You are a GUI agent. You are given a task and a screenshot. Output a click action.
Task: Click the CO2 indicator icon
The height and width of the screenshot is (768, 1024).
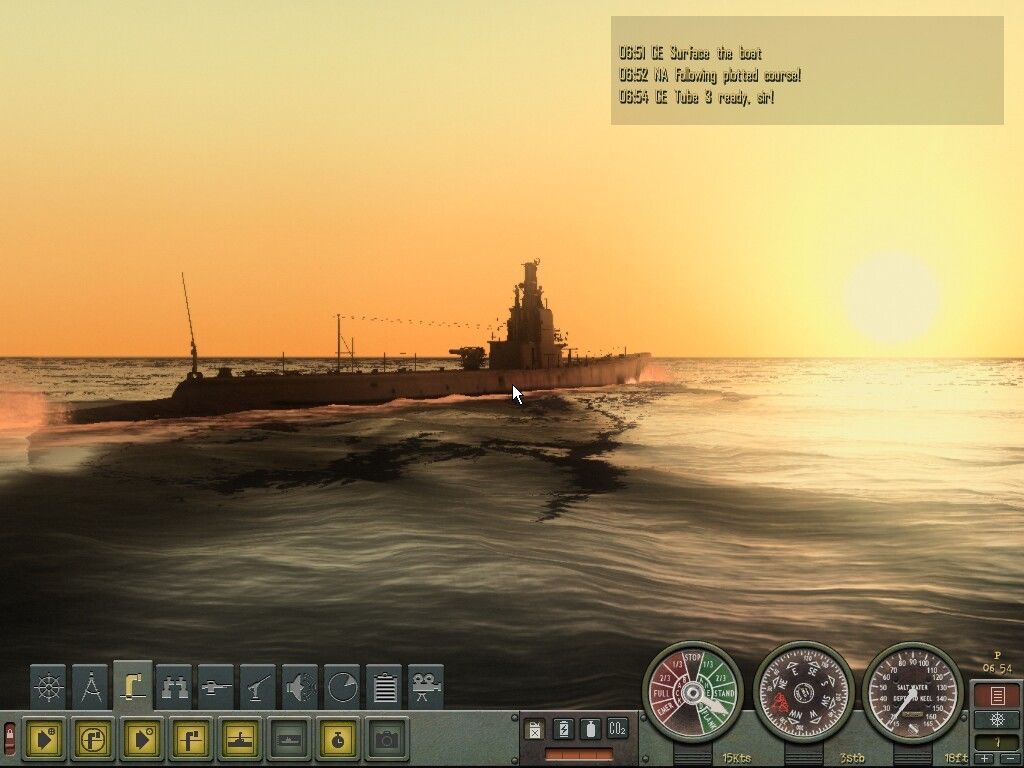click(x=617, y=729)
